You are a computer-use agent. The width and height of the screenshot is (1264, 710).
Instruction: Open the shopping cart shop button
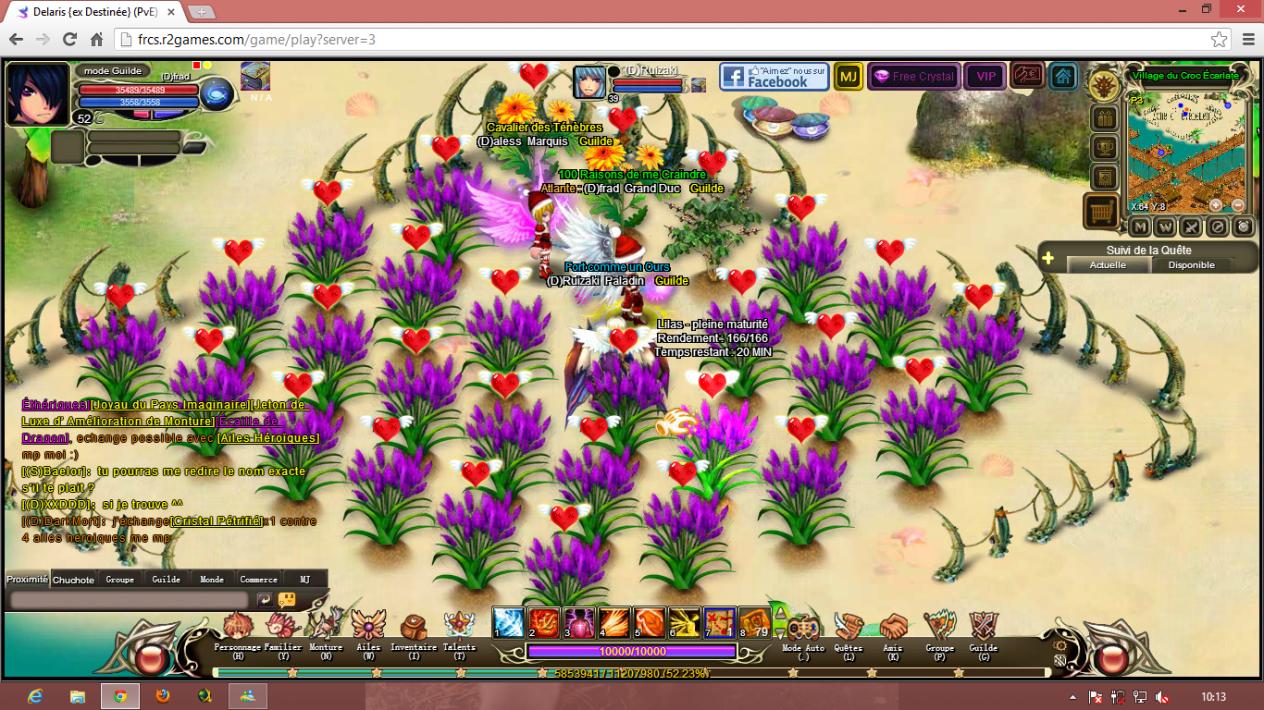(x=1102, y=211)
